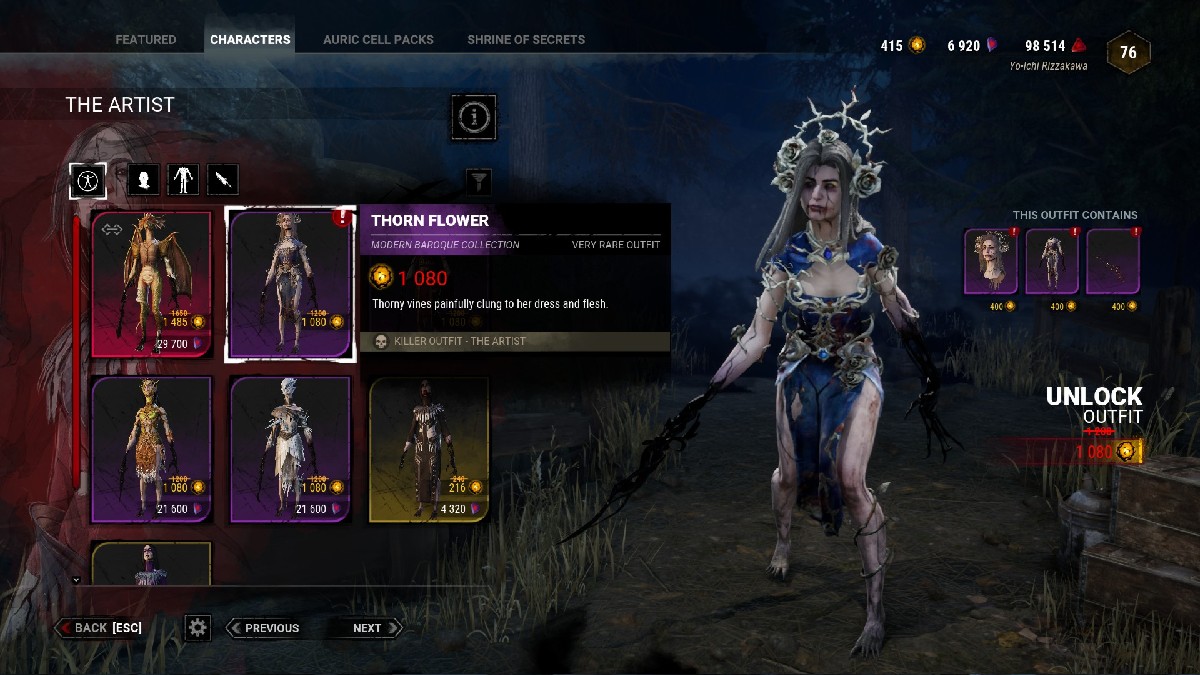Open the gear settings icon
This screenshot has width=1200, height=675.
pyautogui.click(x=198, y=628)
